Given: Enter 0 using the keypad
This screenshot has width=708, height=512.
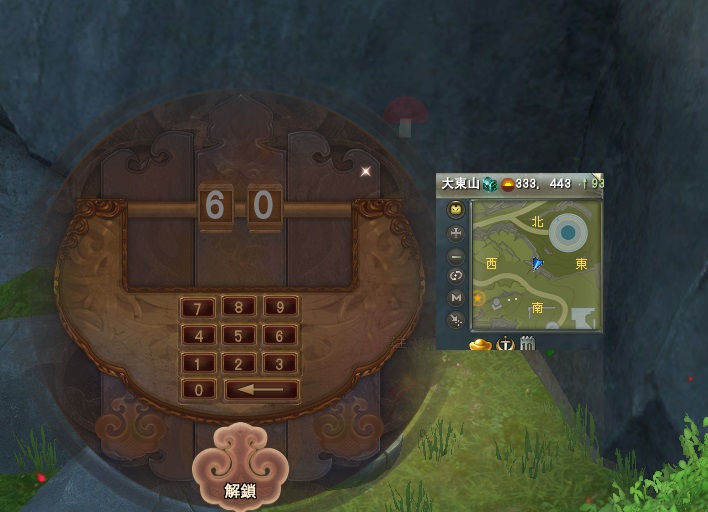Looking at the screenshot, I should 198,390.
